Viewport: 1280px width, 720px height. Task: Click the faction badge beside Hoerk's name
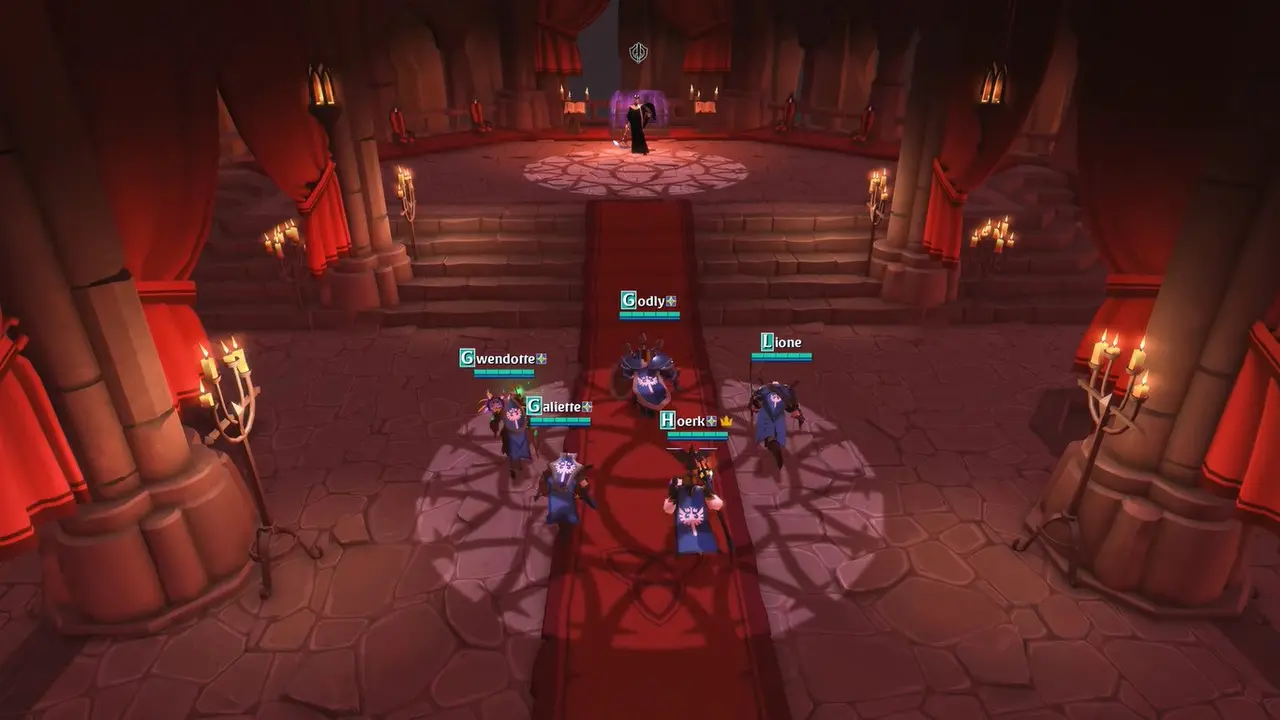[x=710, y=422]
